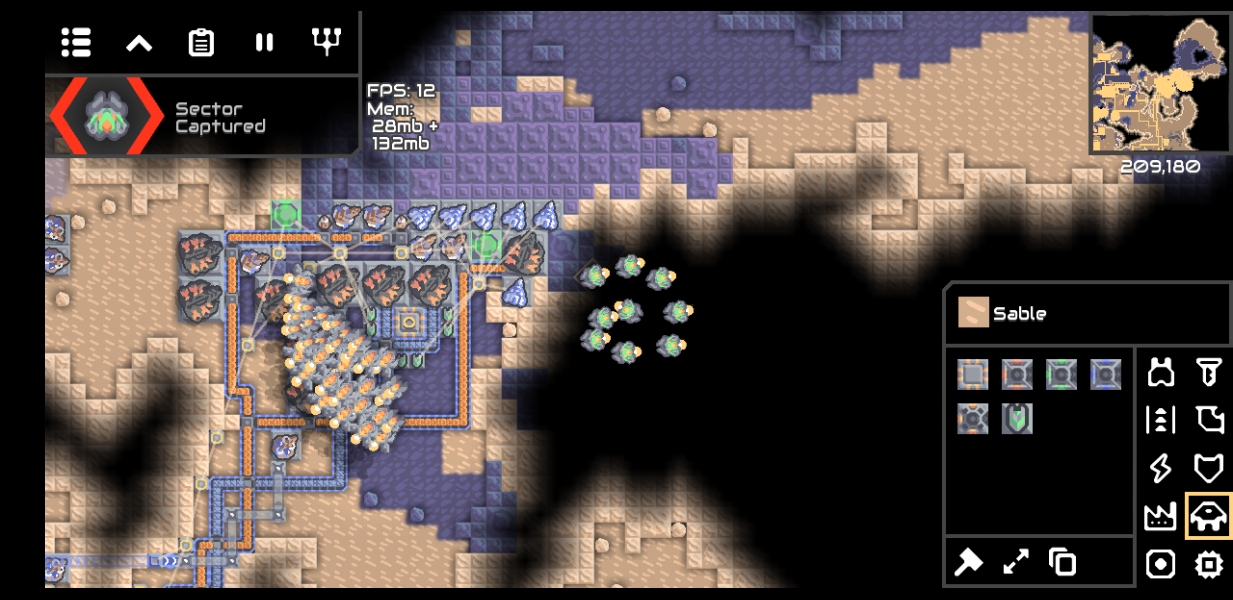Toggle the diagonal arrows line mode
This screenshot has height=600, width=1233.
point(1016,562)
